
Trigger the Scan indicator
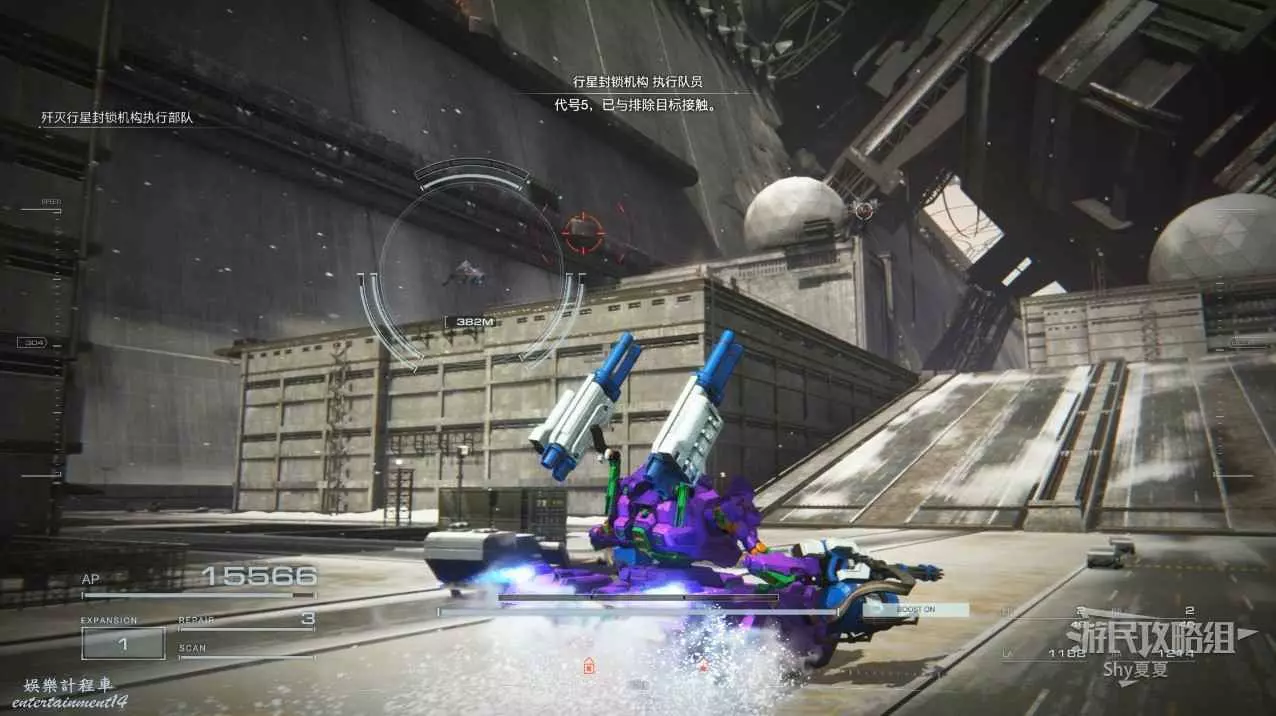pyautogui.click(x=246, y=651)
